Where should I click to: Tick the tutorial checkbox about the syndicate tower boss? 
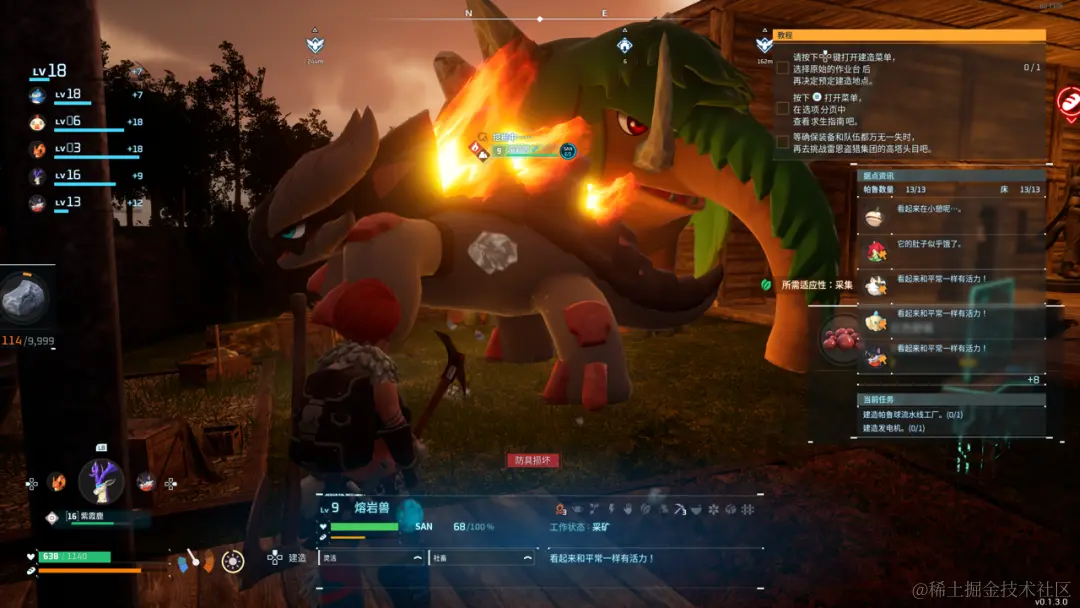click(782, 142)
